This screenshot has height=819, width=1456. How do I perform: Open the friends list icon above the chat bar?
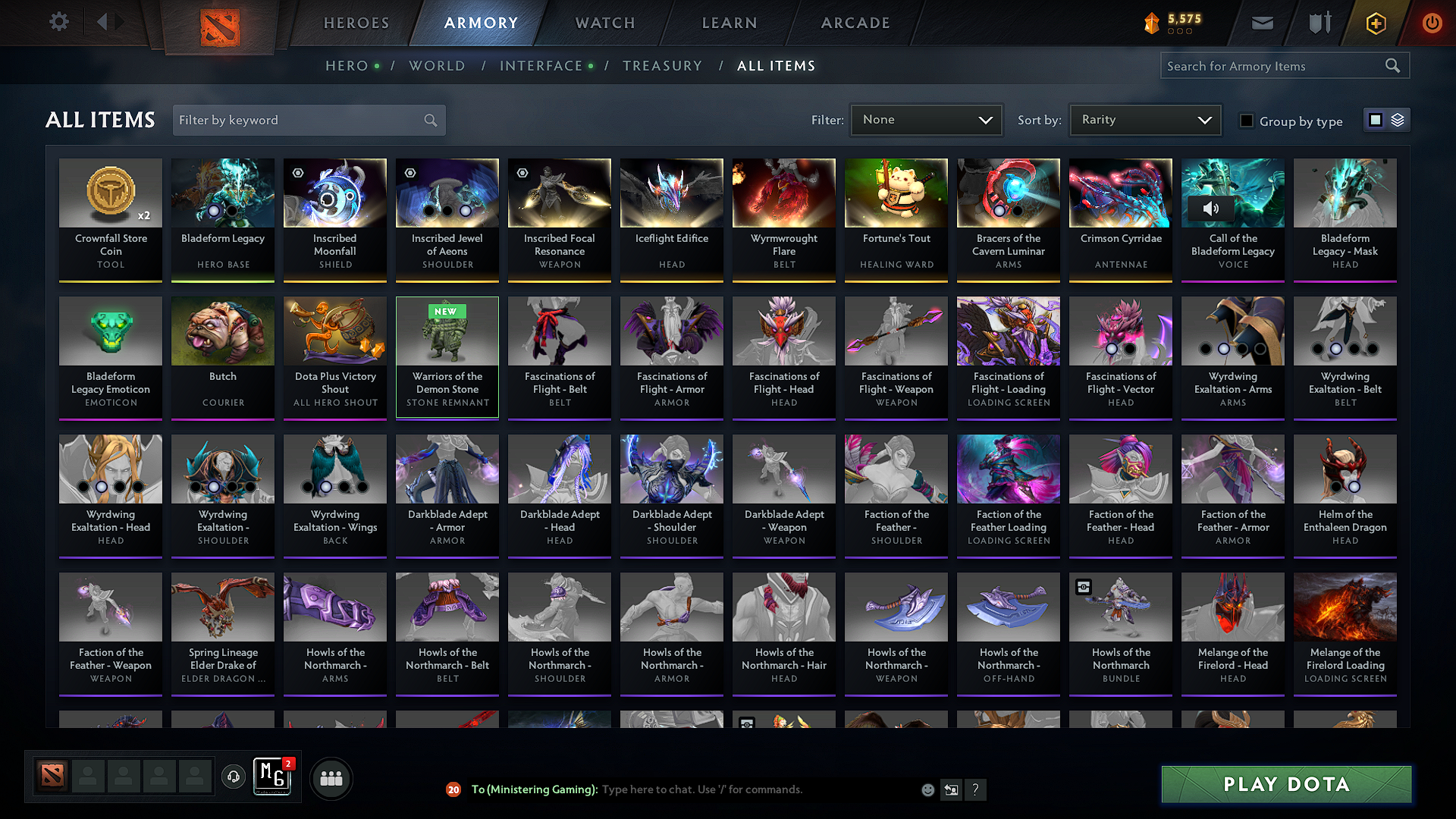click(x=331, y=777)
